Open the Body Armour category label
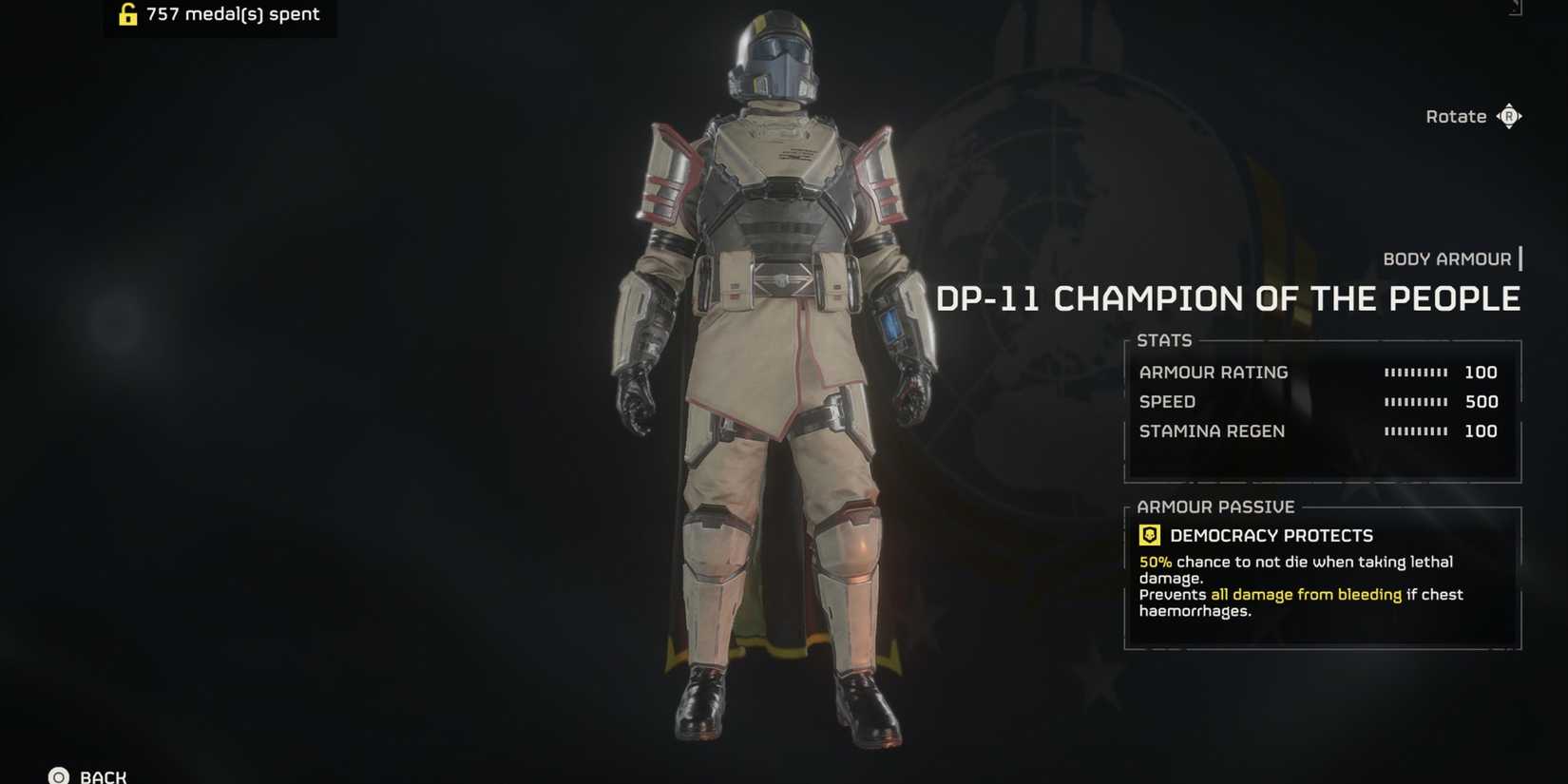This screenshot has height=784, width=1568. [1447, 258]
